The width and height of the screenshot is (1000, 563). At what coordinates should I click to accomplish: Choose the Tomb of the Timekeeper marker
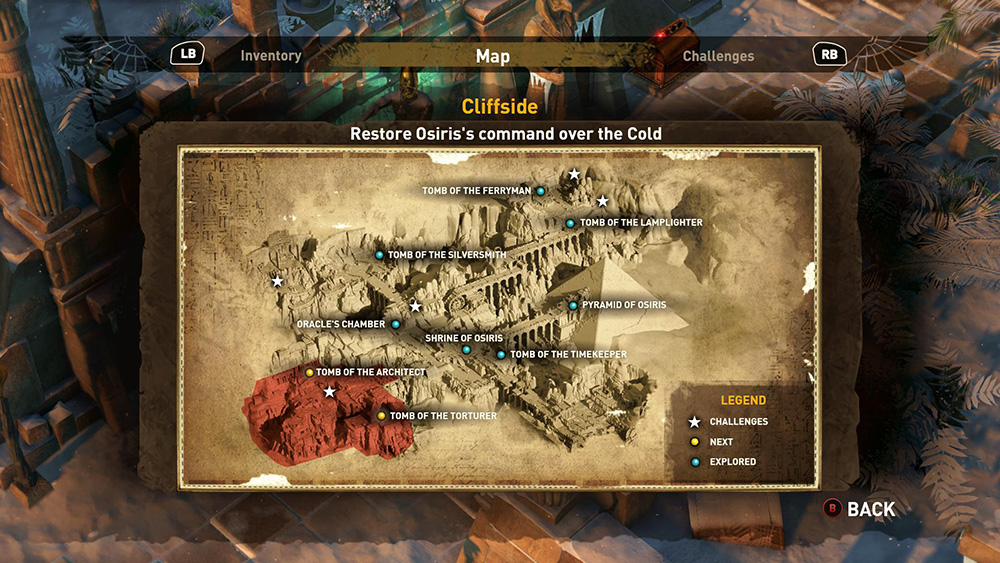[x=501, y=354]
